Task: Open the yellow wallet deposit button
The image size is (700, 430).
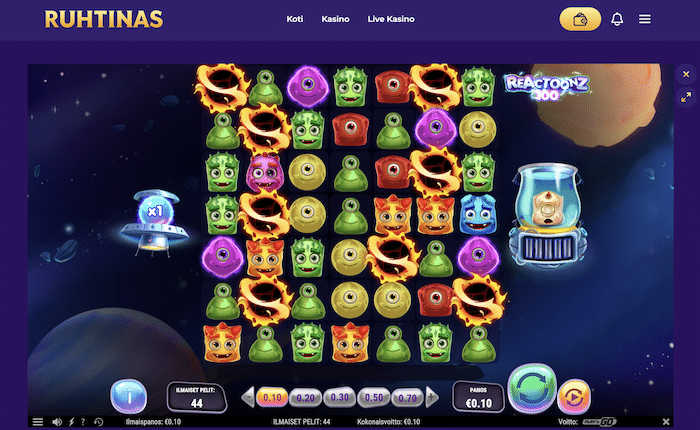Action: [580, 19]
